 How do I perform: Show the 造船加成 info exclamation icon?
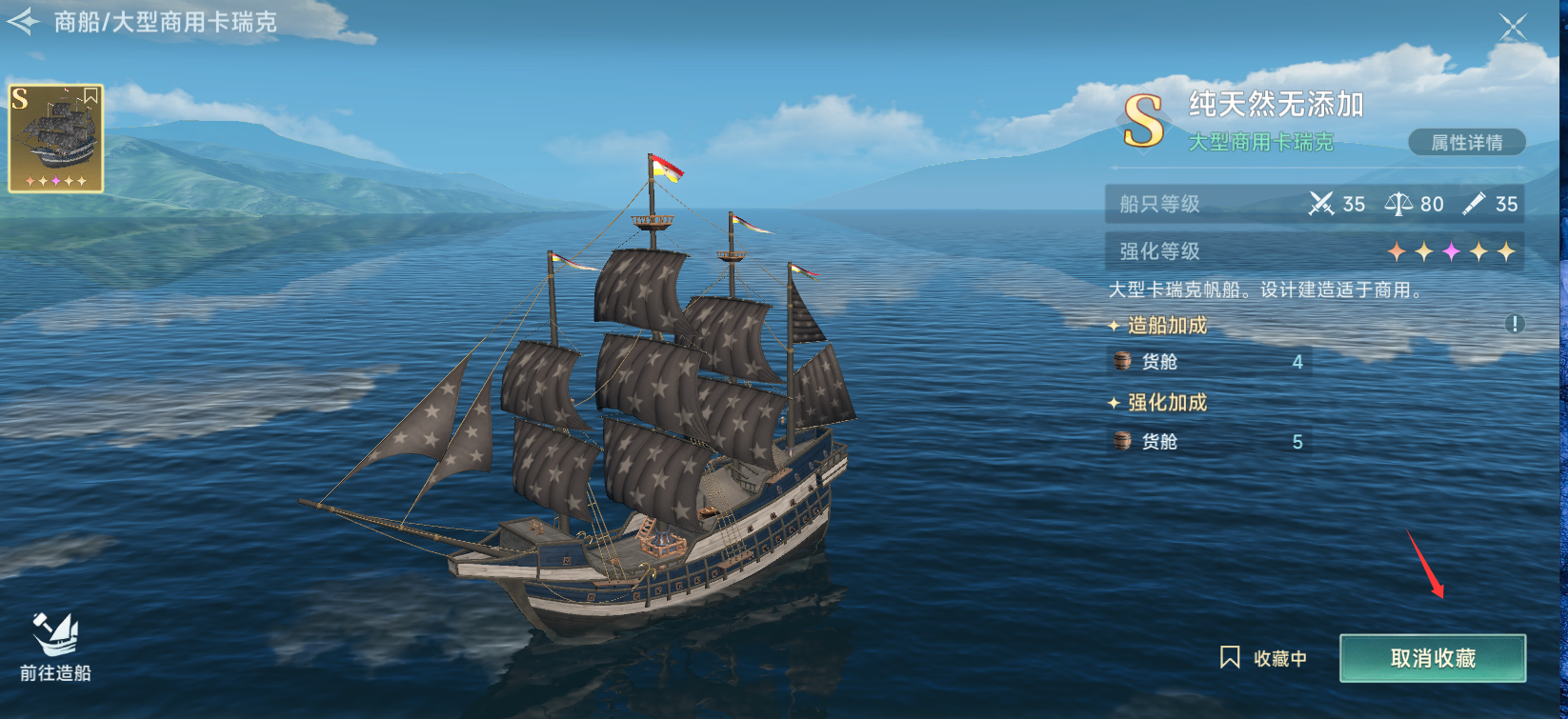(1514, 324)
